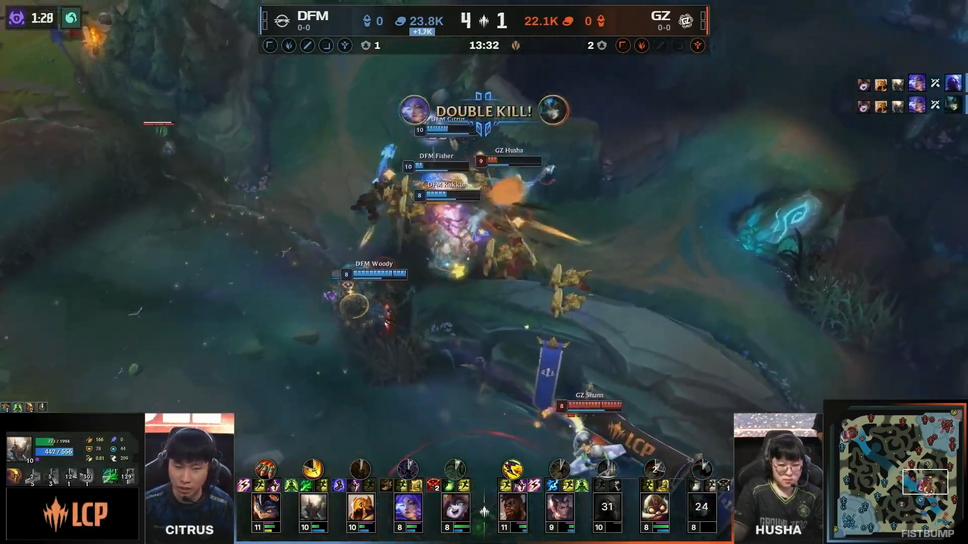The image size is (968, 544).
Task: Select the purple-haired champion portrait
Action: pos(407,508)
